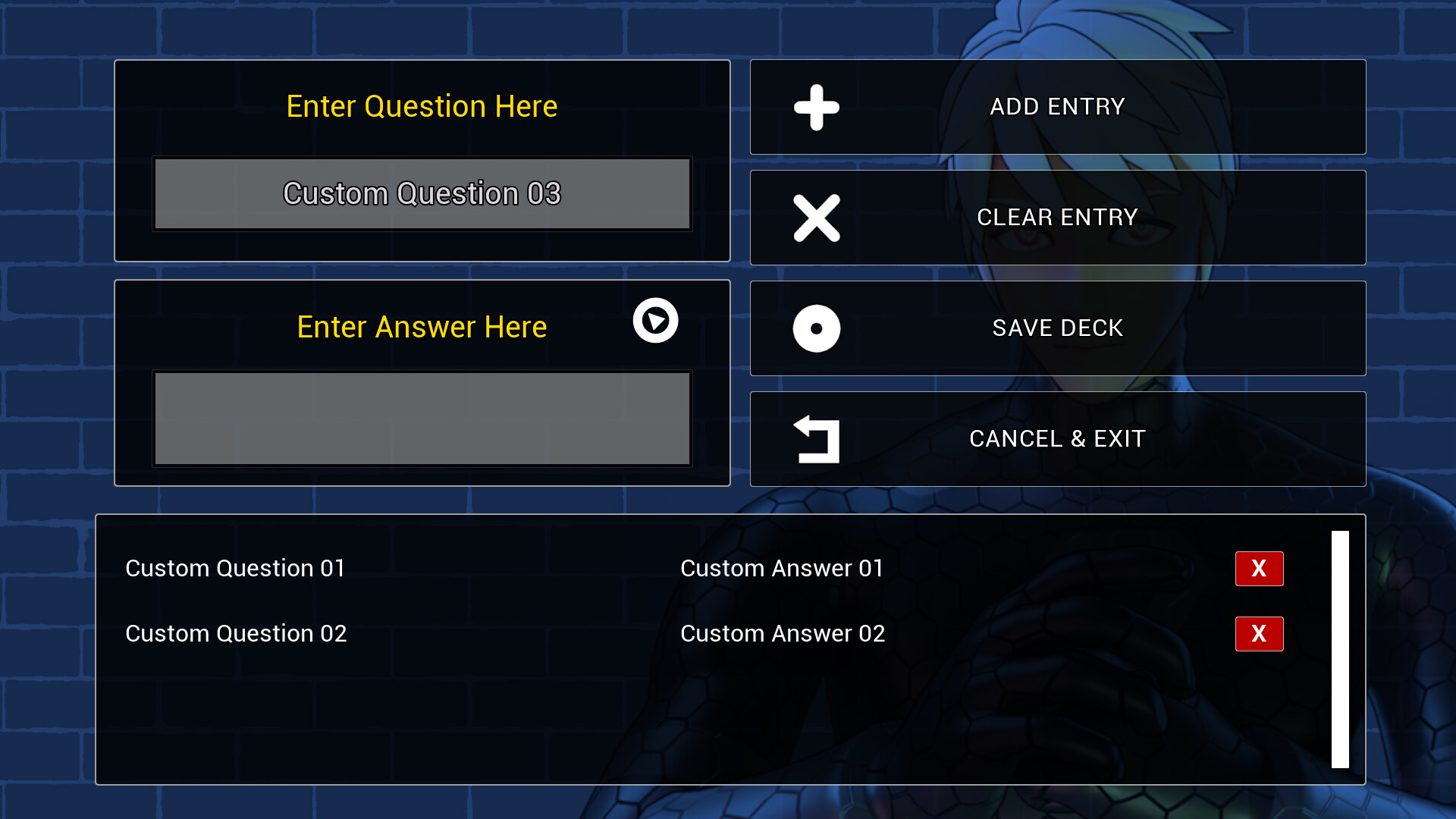
Task: Click the disc icon beside Save Deck
Action: [816, 328]
